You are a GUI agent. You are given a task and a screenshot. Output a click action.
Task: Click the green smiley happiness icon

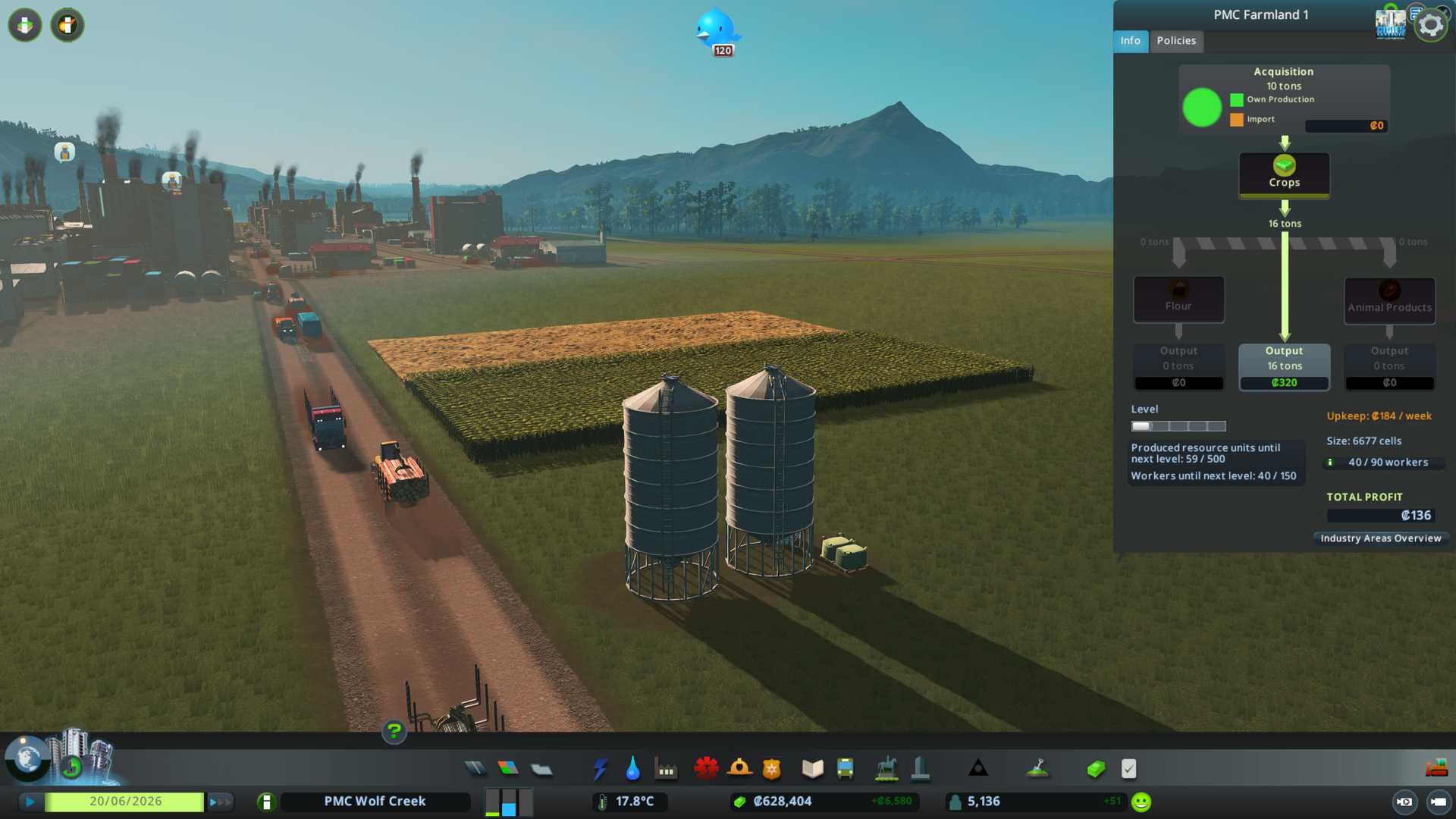point(1141,802)
